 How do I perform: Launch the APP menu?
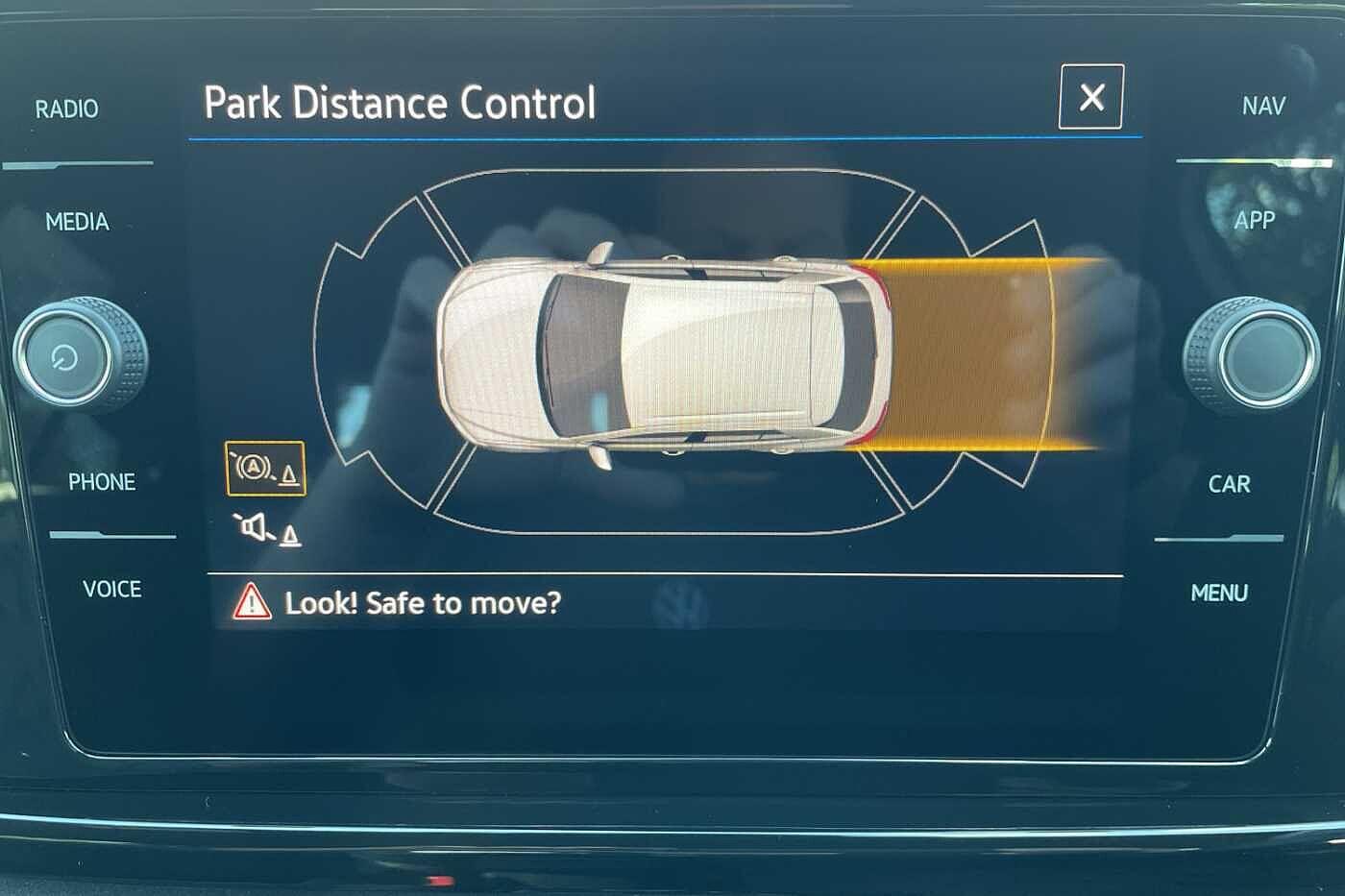click(1254, 220)
